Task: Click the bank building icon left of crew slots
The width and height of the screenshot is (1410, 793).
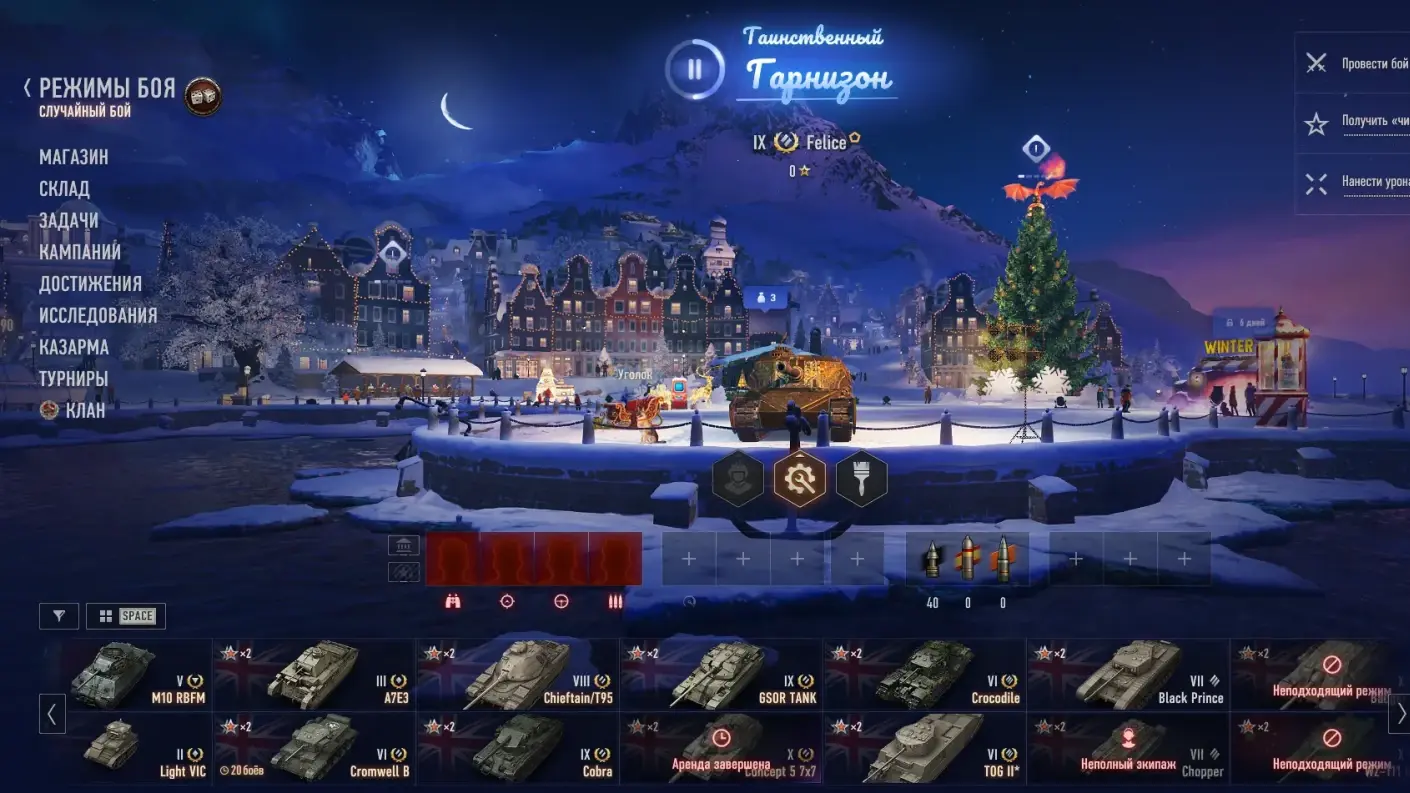Action: pyautogui.click(x=404, y=545)
